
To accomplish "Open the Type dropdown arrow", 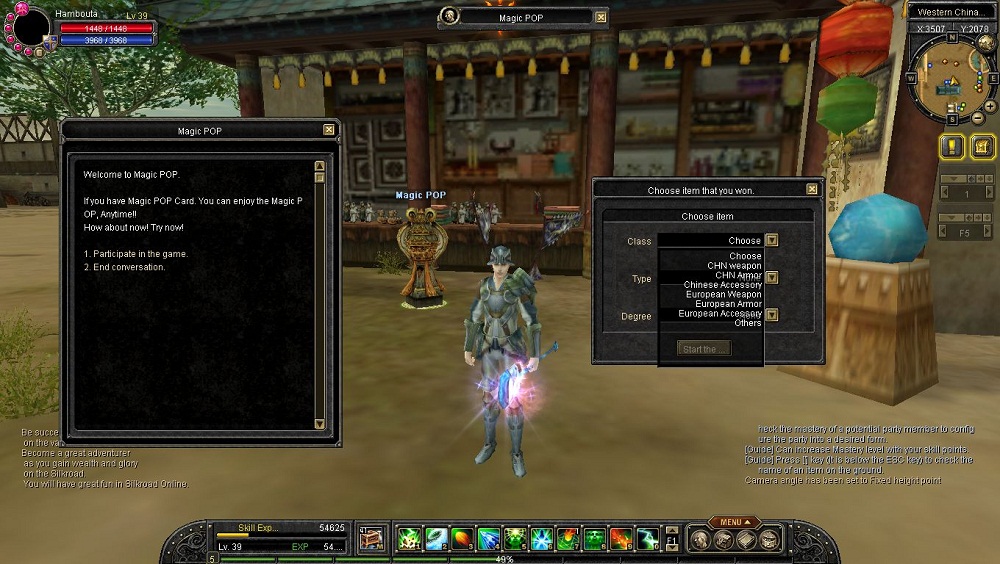I will tap(772, 278).
